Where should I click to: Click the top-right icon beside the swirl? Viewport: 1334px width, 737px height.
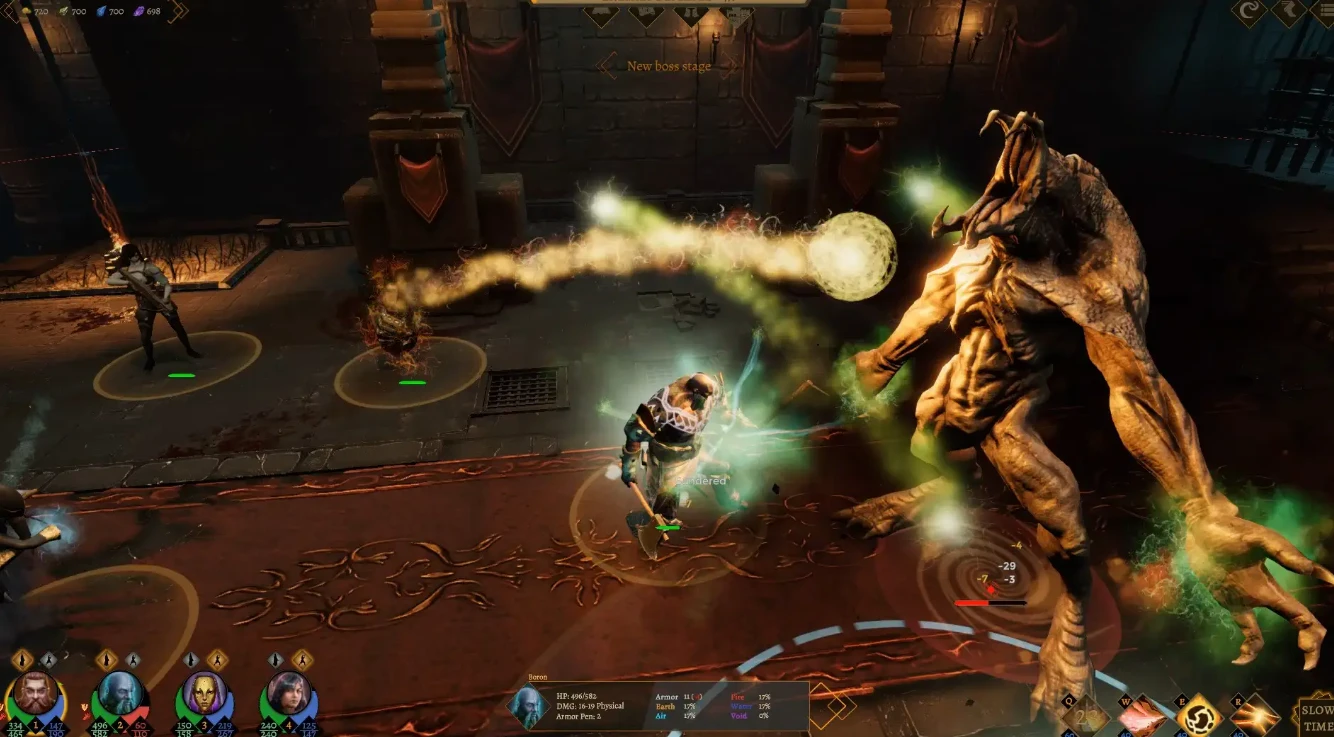[x=1289, y=11]
